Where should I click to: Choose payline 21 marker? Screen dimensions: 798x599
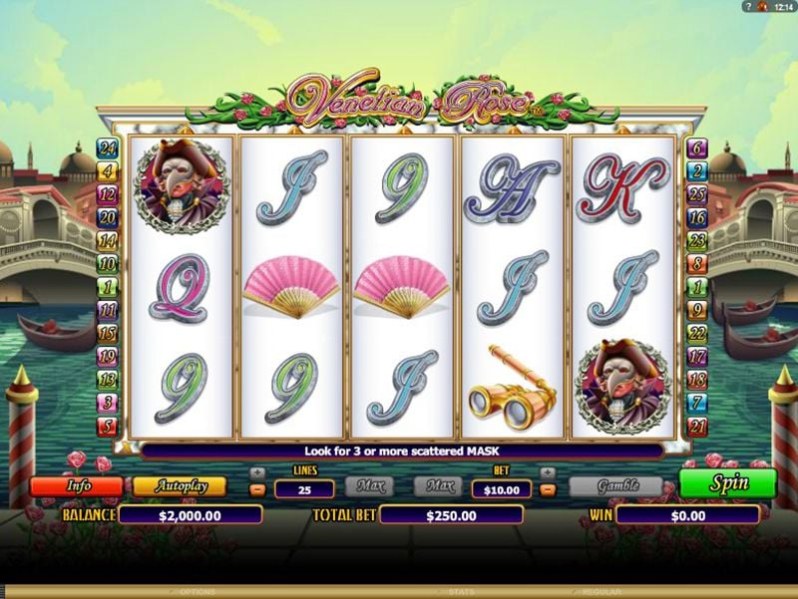click(698, 427)
